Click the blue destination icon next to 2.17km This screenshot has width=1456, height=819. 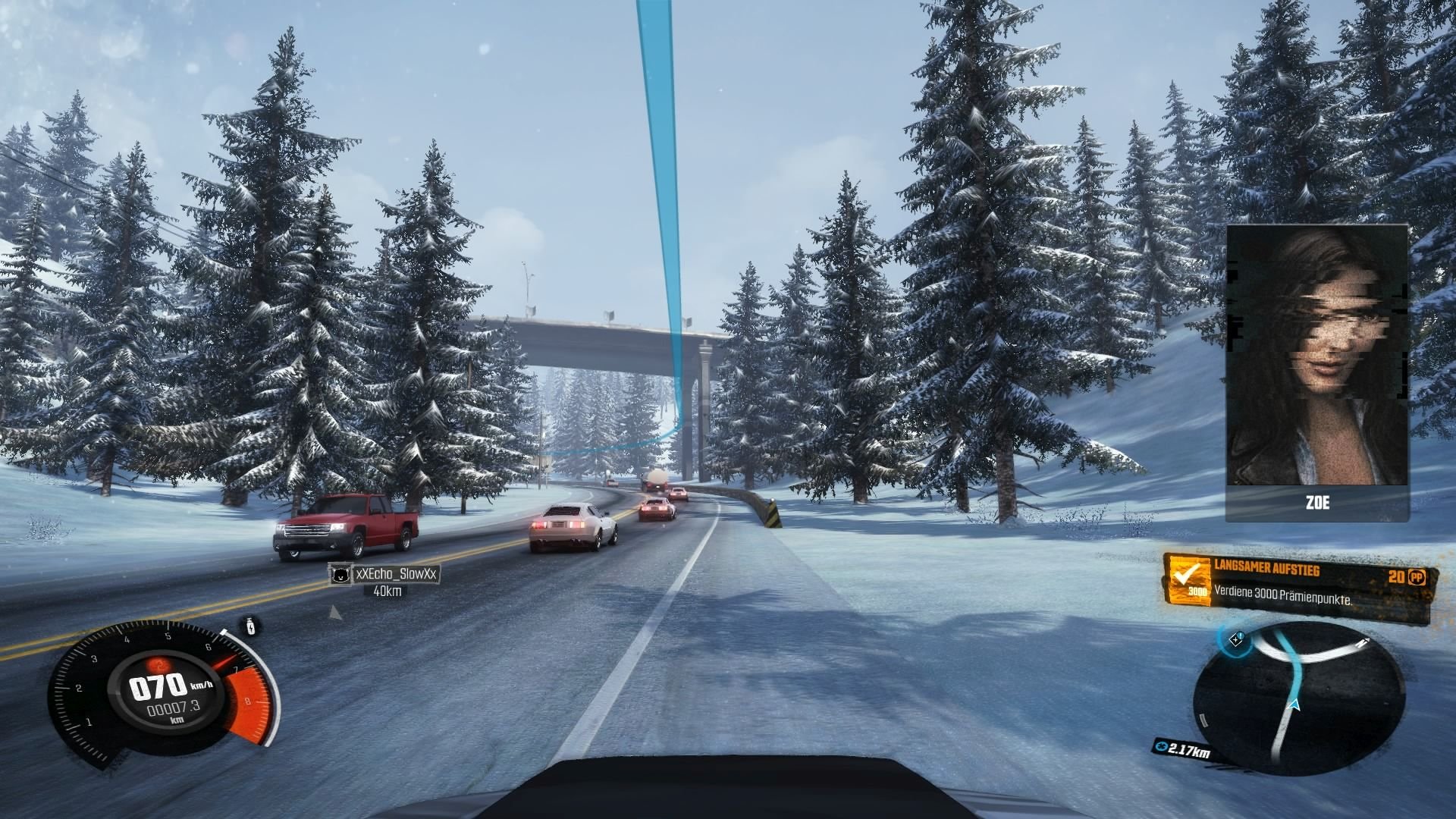(1163, 747)
